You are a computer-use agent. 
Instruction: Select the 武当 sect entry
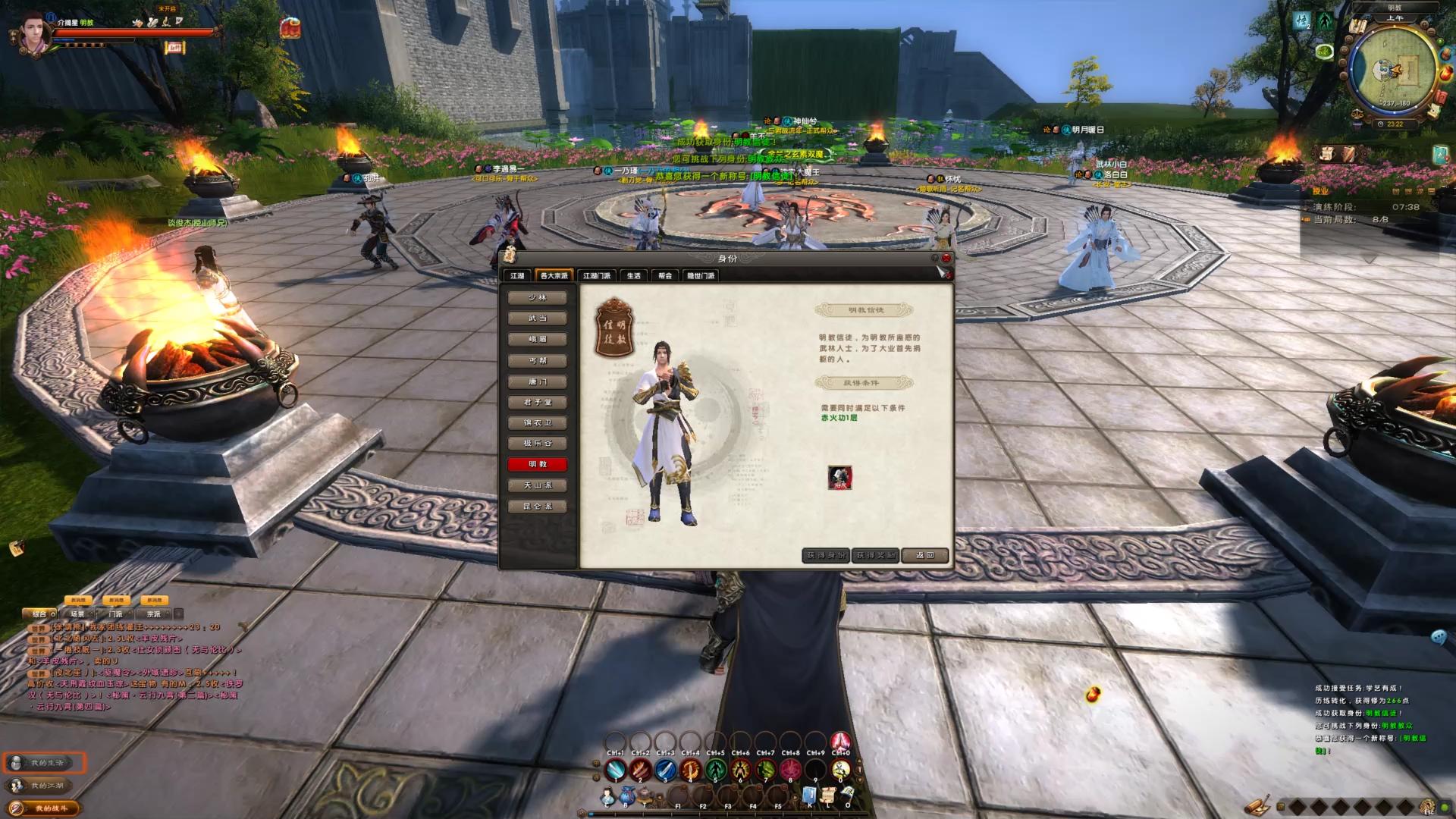pyautogui.click(x=537, y=318)
